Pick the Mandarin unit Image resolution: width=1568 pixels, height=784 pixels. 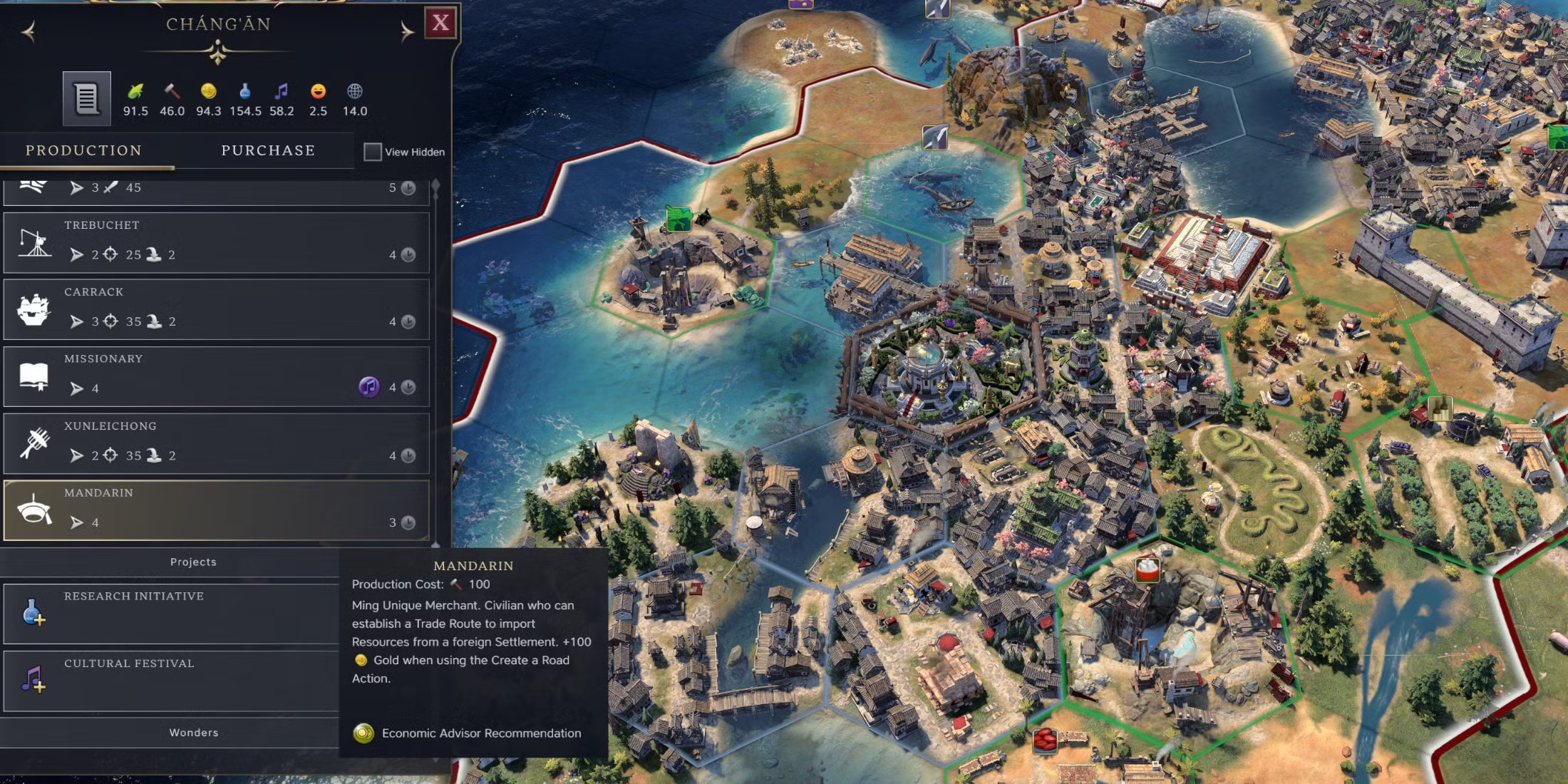click(x=216, y=510)
